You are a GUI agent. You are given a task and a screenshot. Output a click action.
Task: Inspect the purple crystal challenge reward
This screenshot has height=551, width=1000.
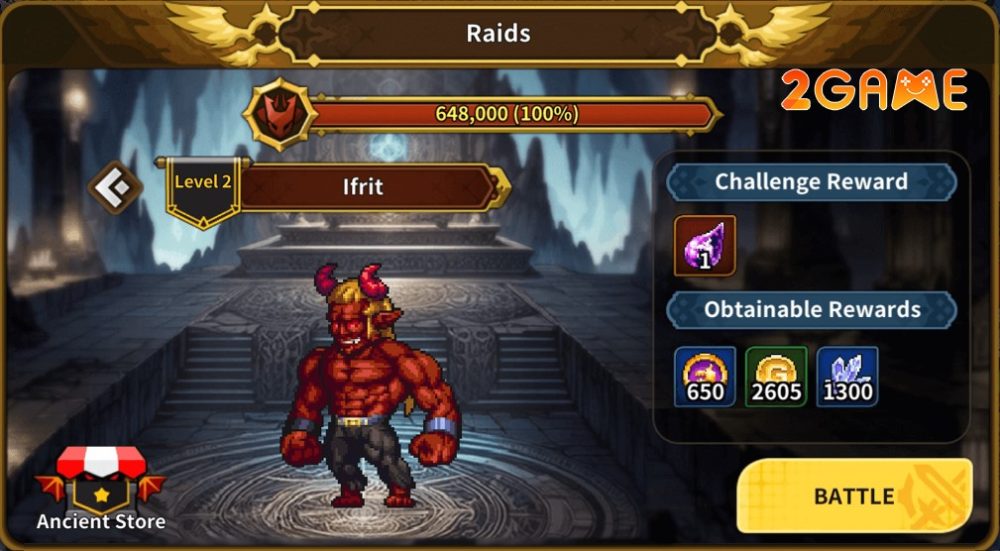(x=705, y=246)
